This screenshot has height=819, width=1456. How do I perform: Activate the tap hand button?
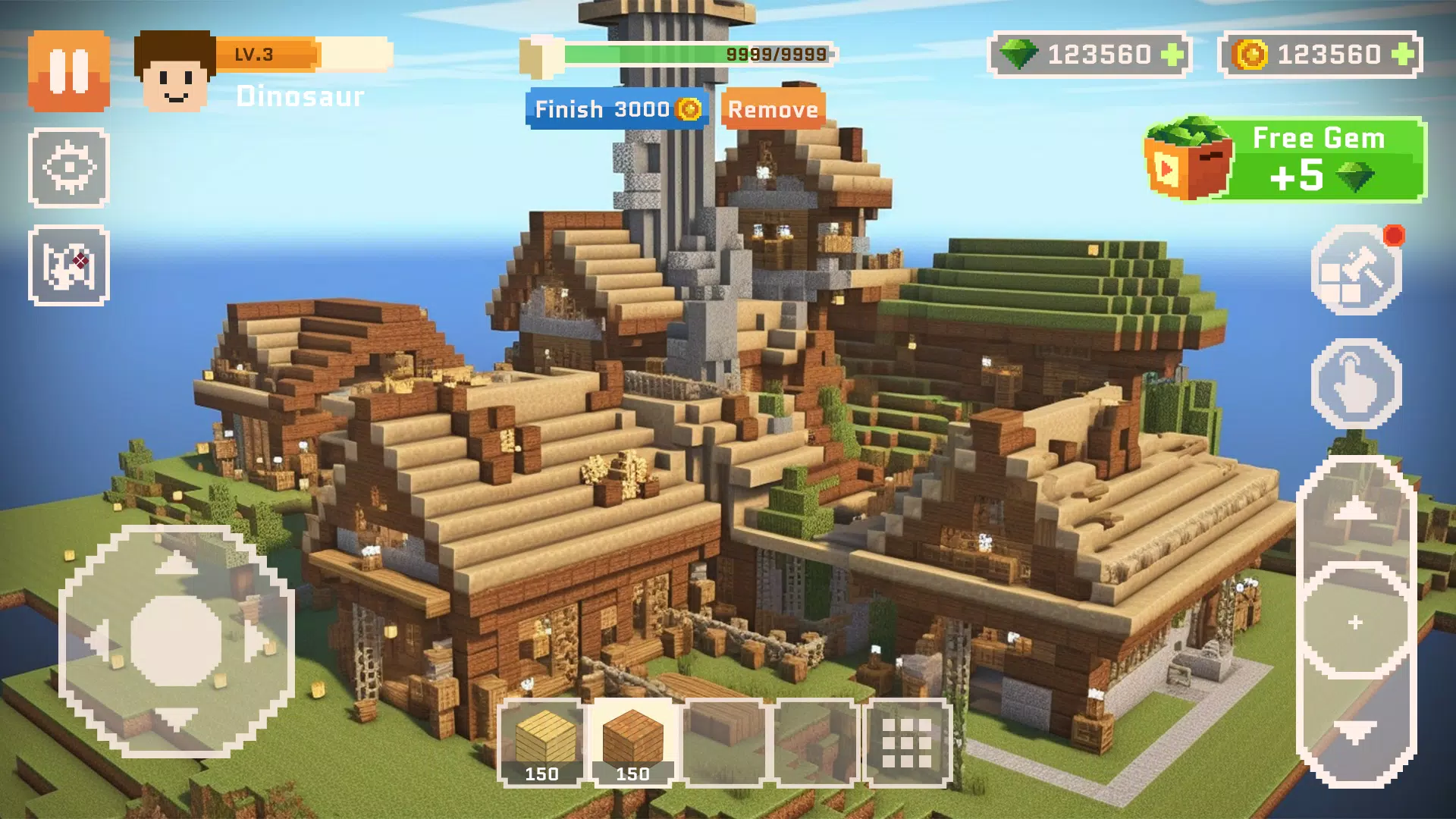1356,384
